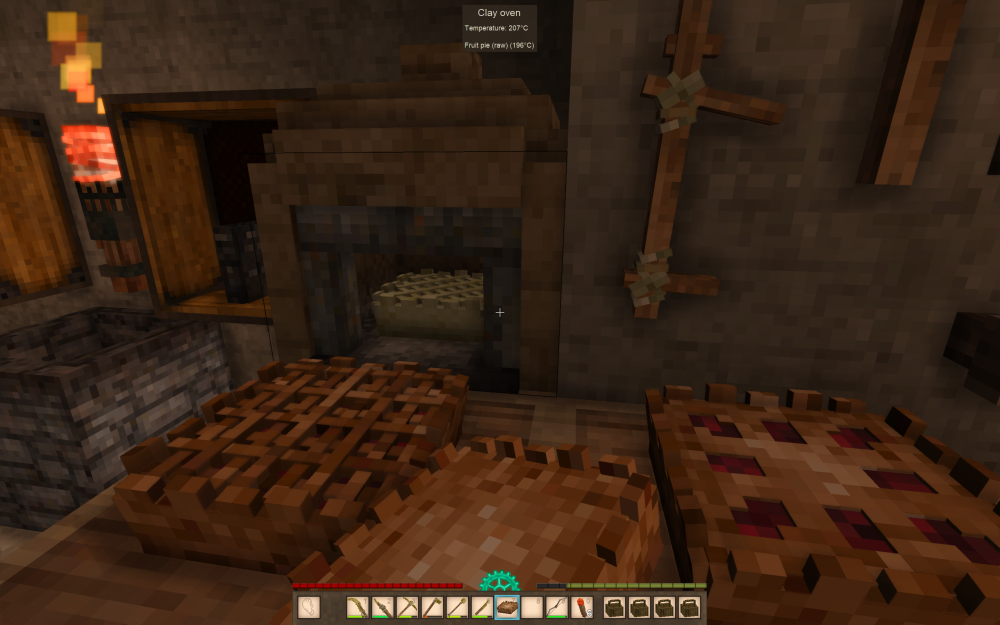Switch to the axe hotbar slot

click(x=433, y=607)
